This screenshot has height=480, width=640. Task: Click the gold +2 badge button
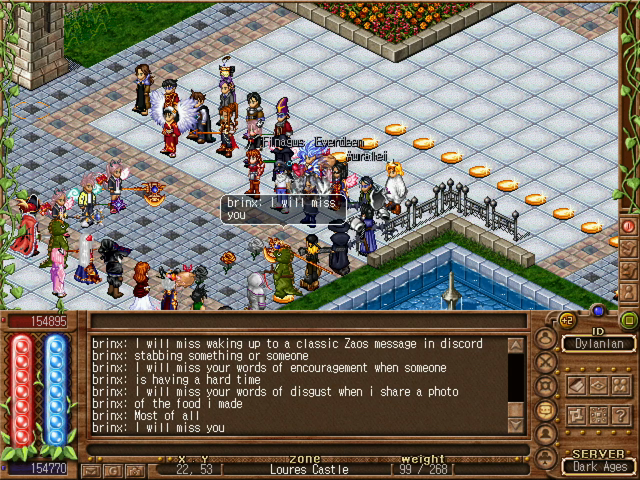(x=566, y=320)
